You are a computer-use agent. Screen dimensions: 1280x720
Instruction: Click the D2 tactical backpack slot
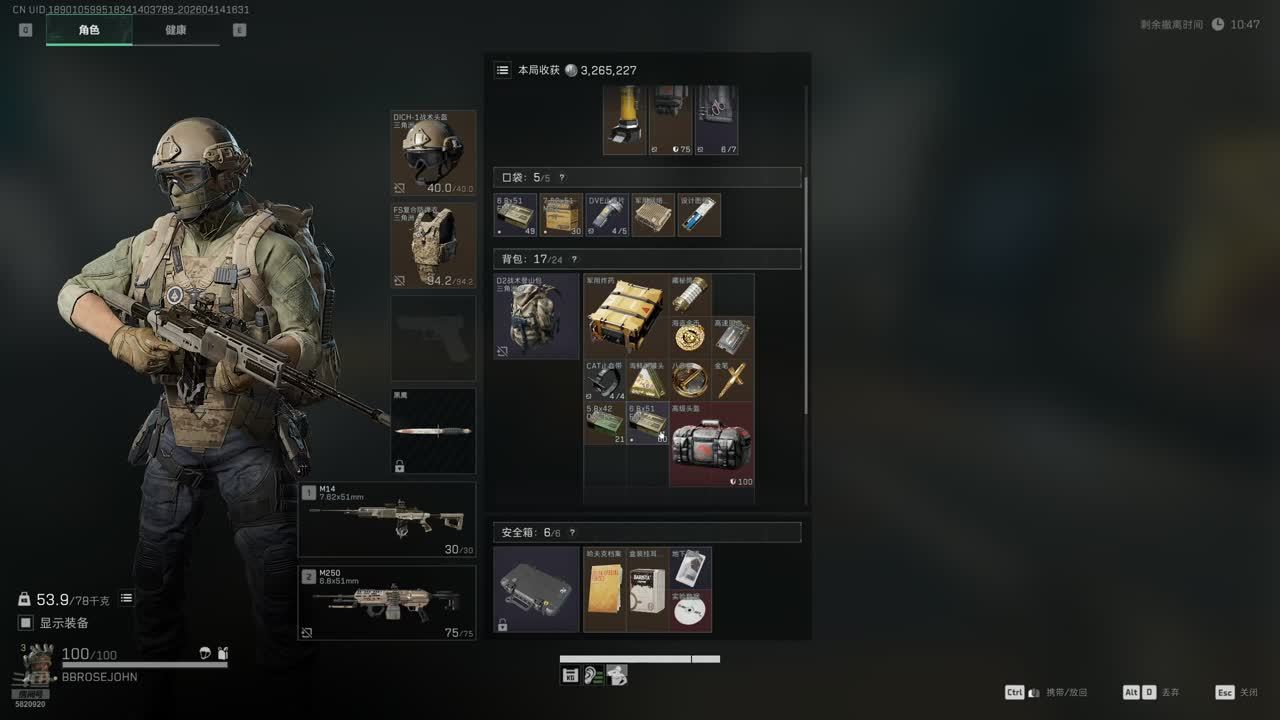tap(536, 316)
